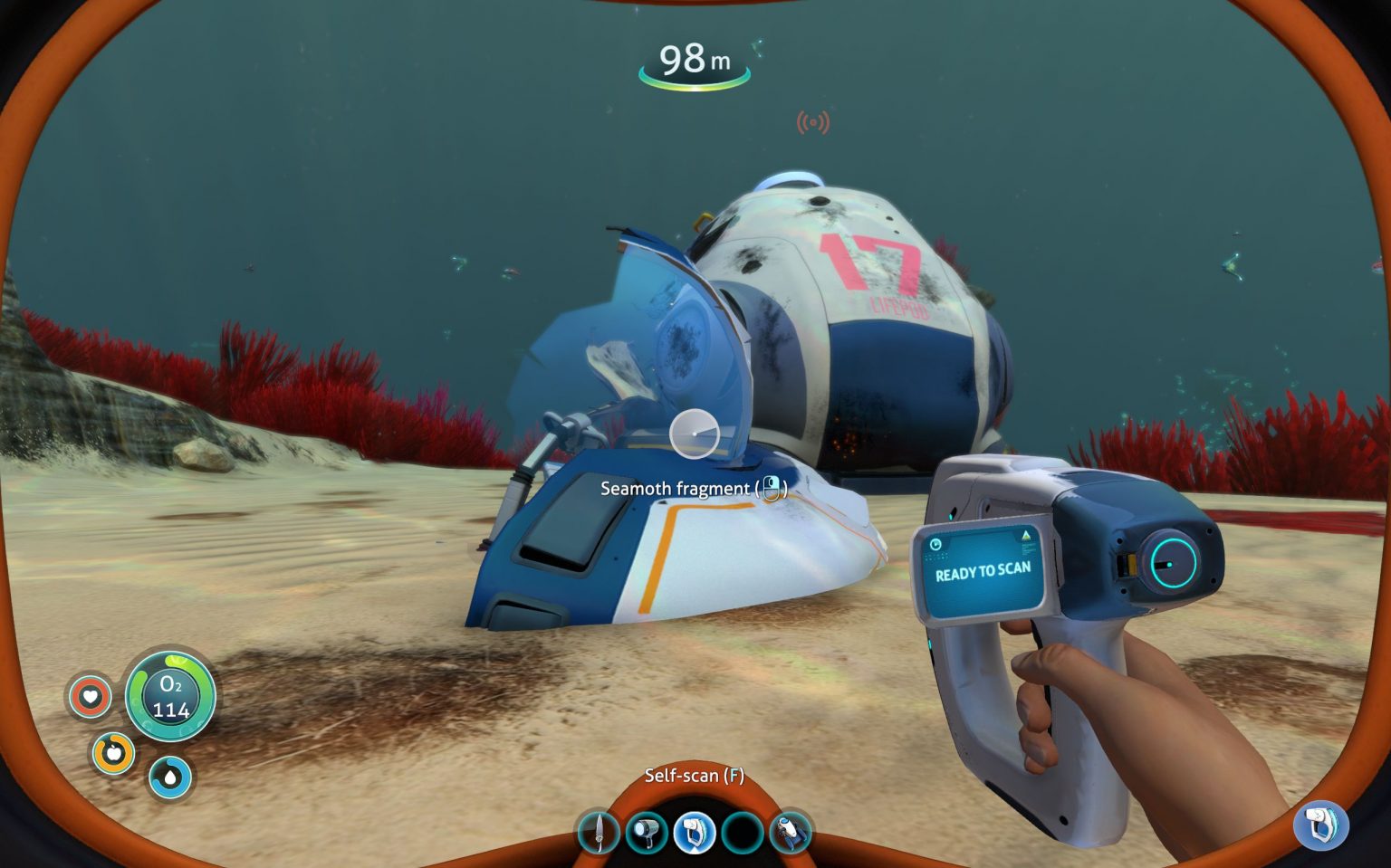Click the crosshair reticle on the fragment
This screenshot has width=1391, height=868.
pos(694,434)
